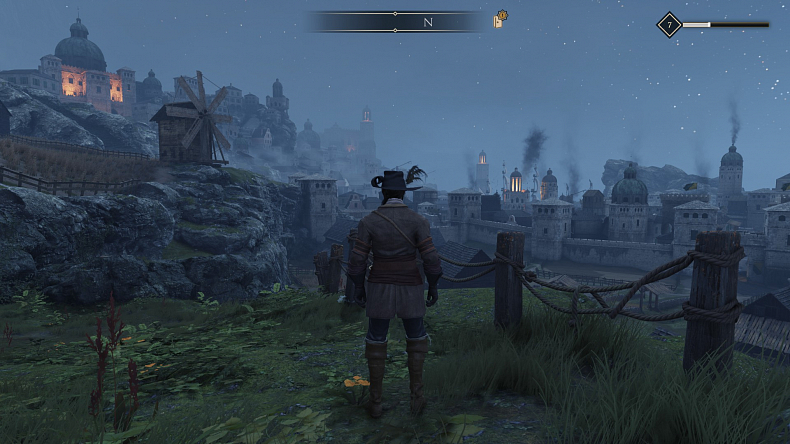
Task: Click the compass bar showing north
Action: pos(395,21)
